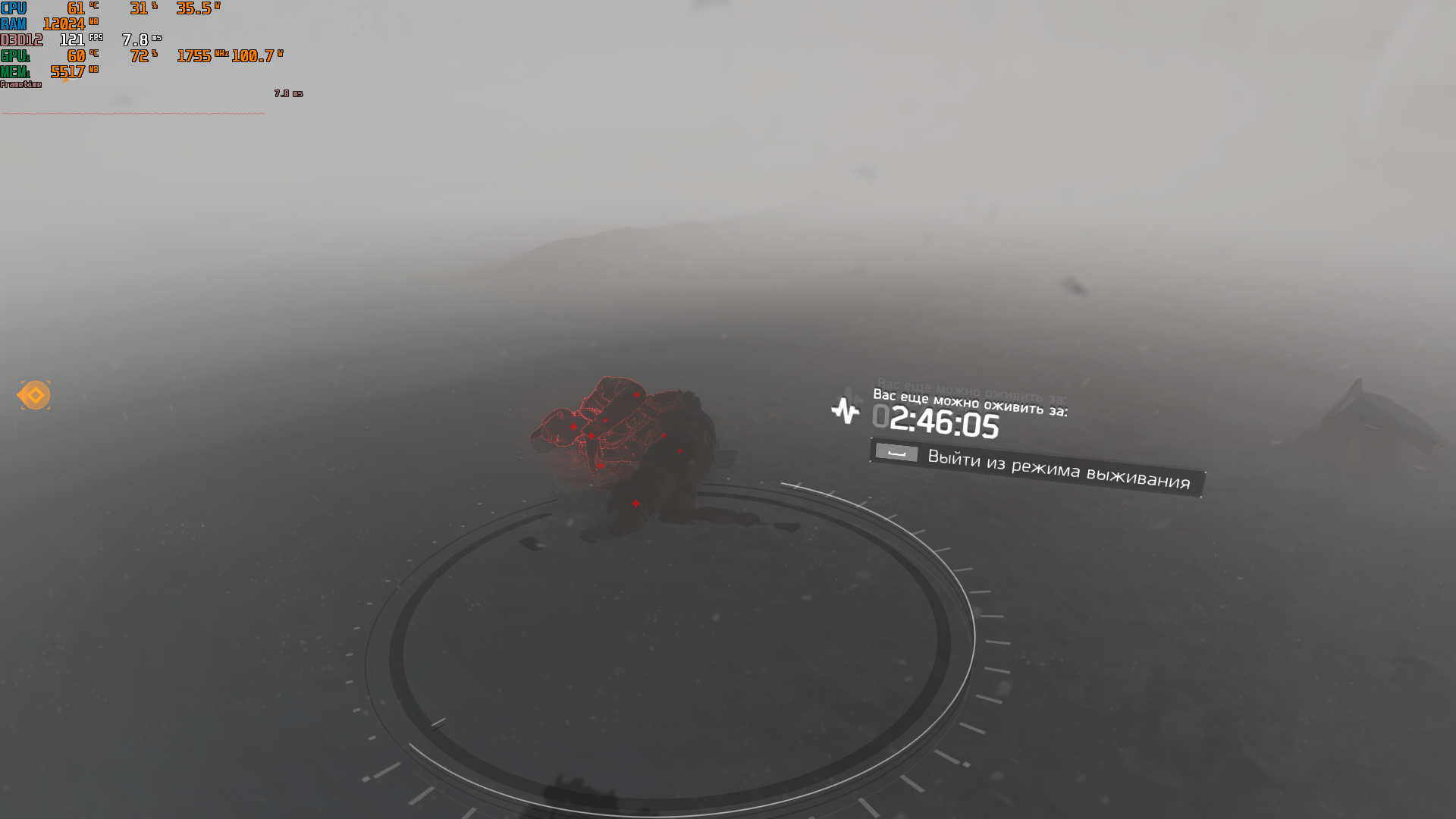Select the D3D12 API label in the overlay
This screenshot has width=1456, height=819.
pyautogui.click(x=20, y=39)
